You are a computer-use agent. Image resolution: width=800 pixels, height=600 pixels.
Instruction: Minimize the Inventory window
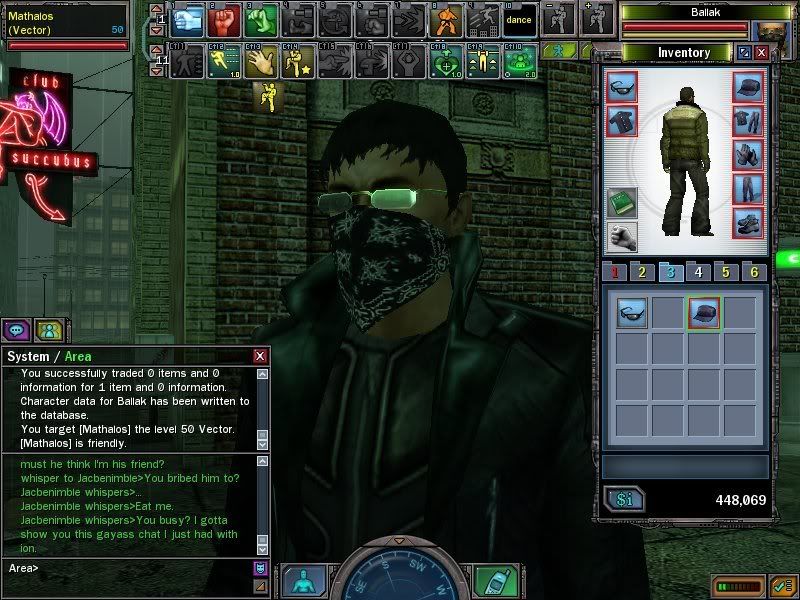click(745, 52)
